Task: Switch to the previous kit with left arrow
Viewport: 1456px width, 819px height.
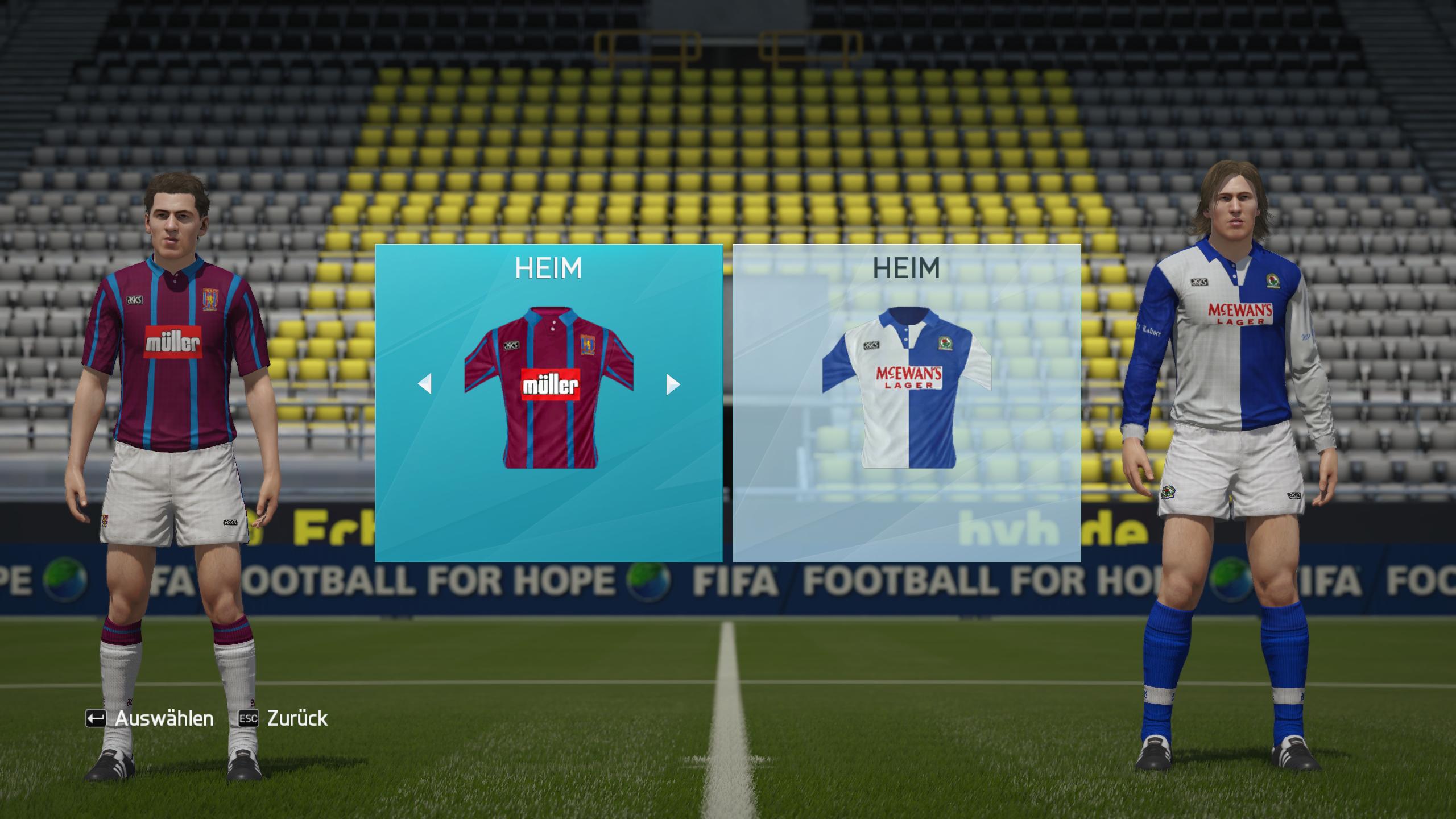Action: point(425,384)
